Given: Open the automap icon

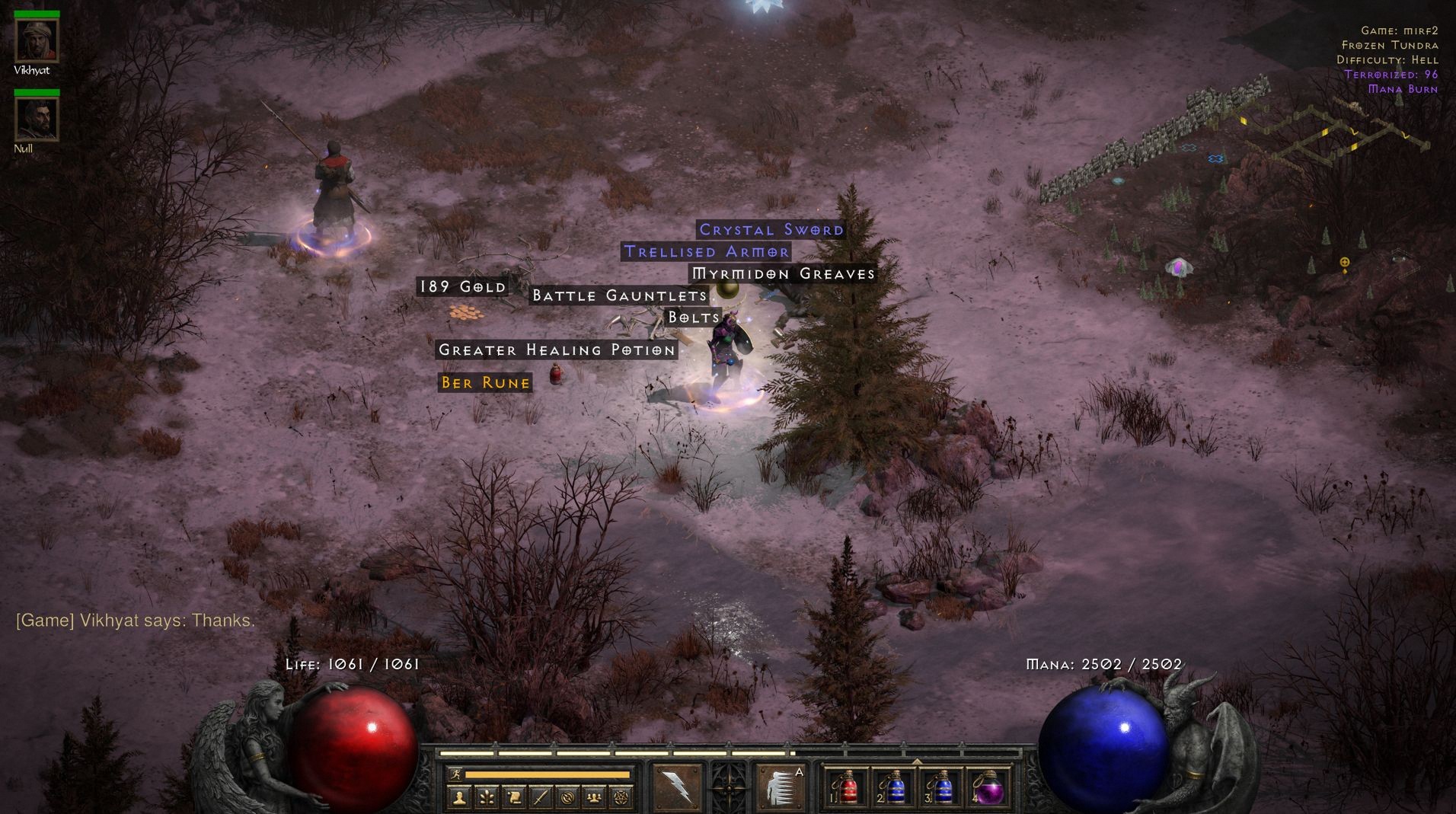Looking at the screenshot, I should 568,800.
